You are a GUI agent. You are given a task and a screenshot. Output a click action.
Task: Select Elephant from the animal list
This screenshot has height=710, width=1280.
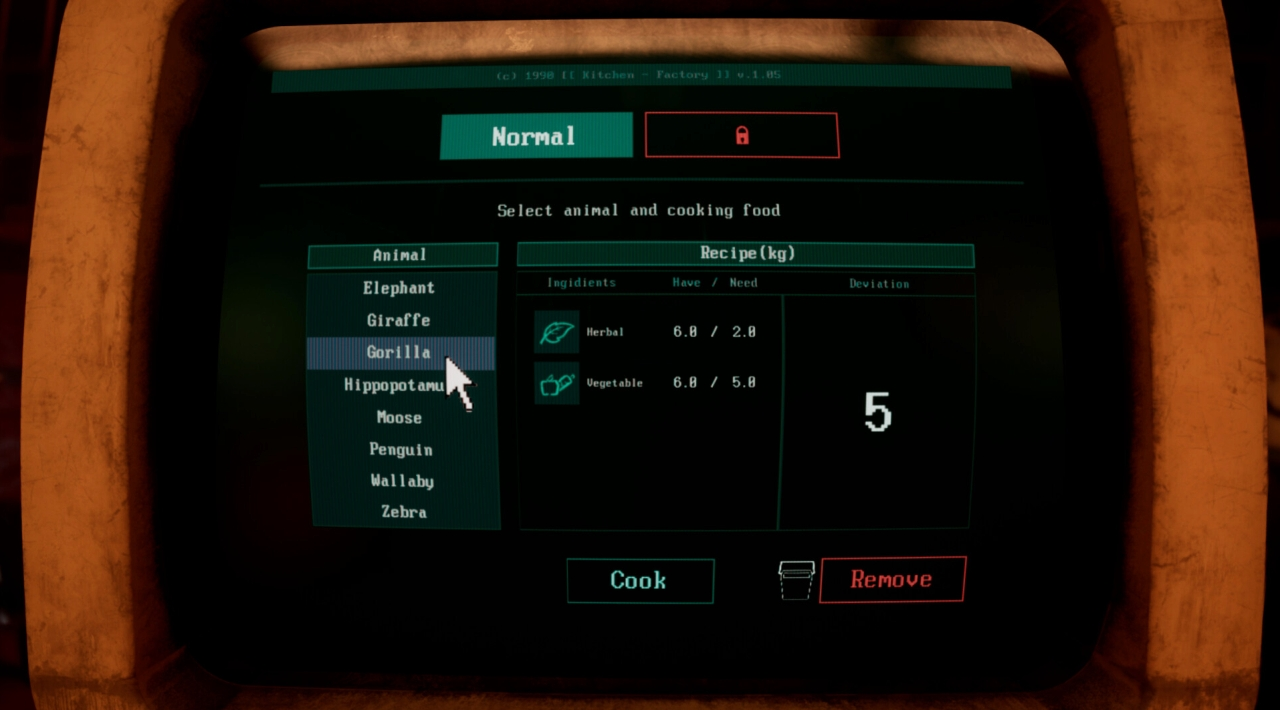coord(400,288)
